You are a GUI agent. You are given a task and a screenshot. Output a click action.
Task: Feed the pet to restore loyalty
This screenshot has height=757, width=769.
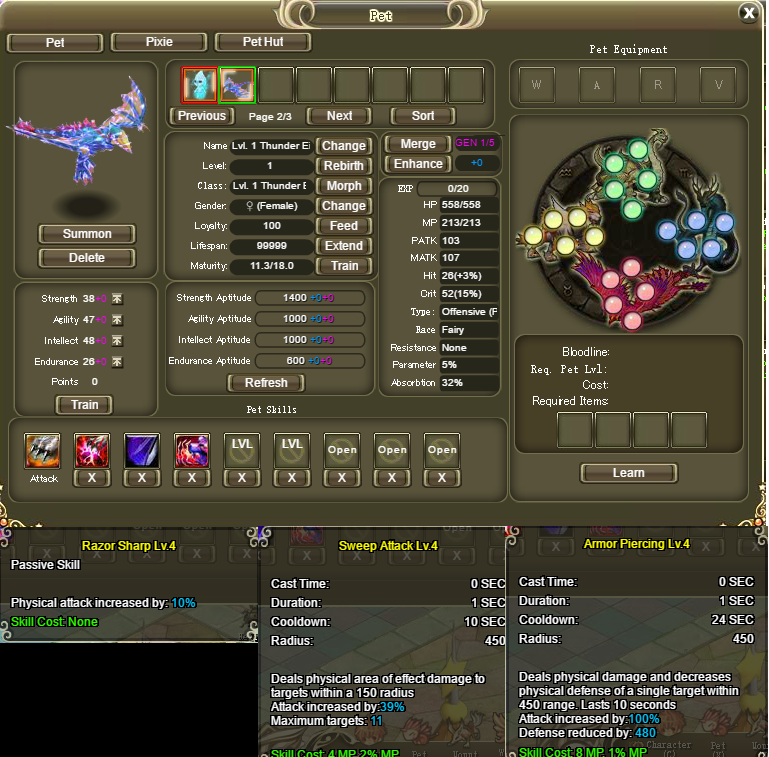[x=344, y=226]
